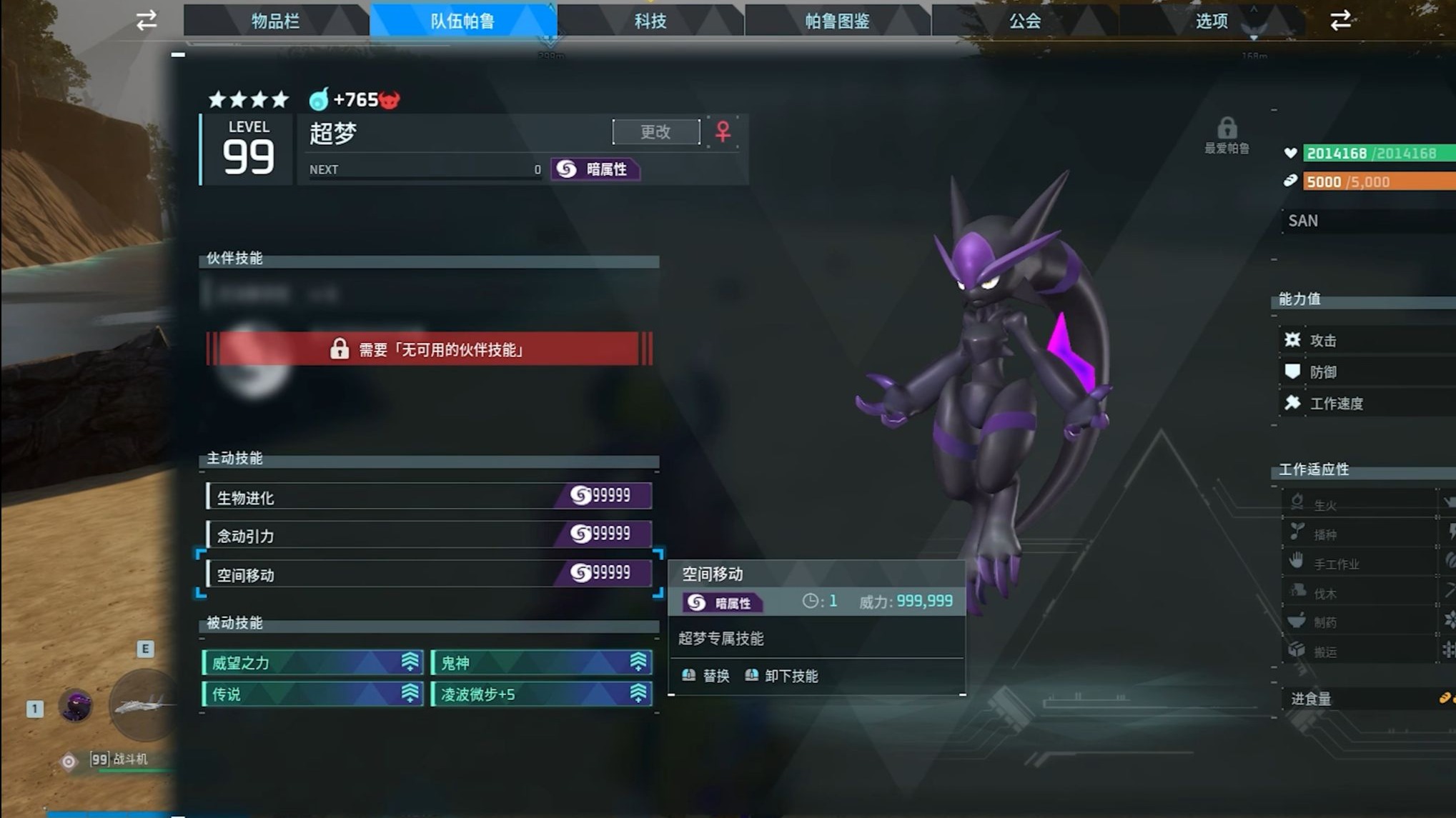Click the 更改 rename button
Viewport: 1456px width, 818px height.
(655, 131)
